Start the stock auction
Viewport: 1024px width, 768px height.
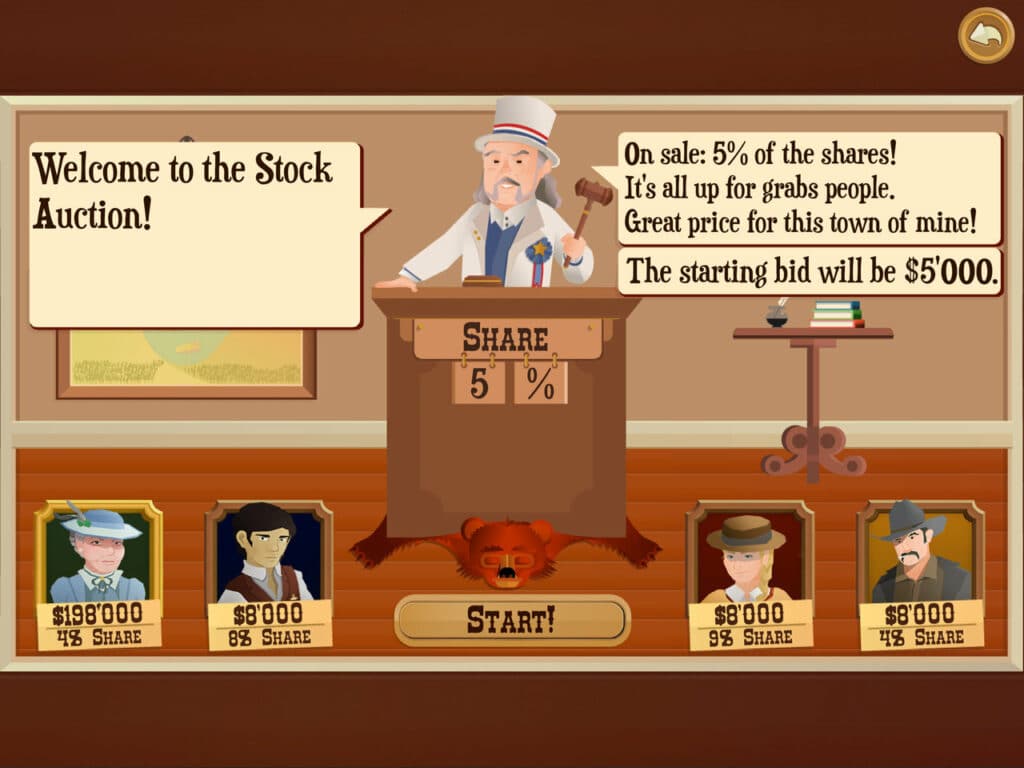coord(512,620)
